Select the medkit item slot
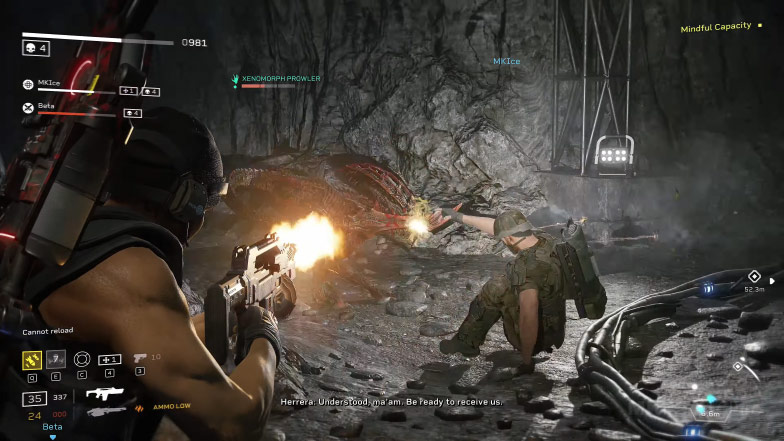This screenshot has width=784, height=441. click(109, 359)
